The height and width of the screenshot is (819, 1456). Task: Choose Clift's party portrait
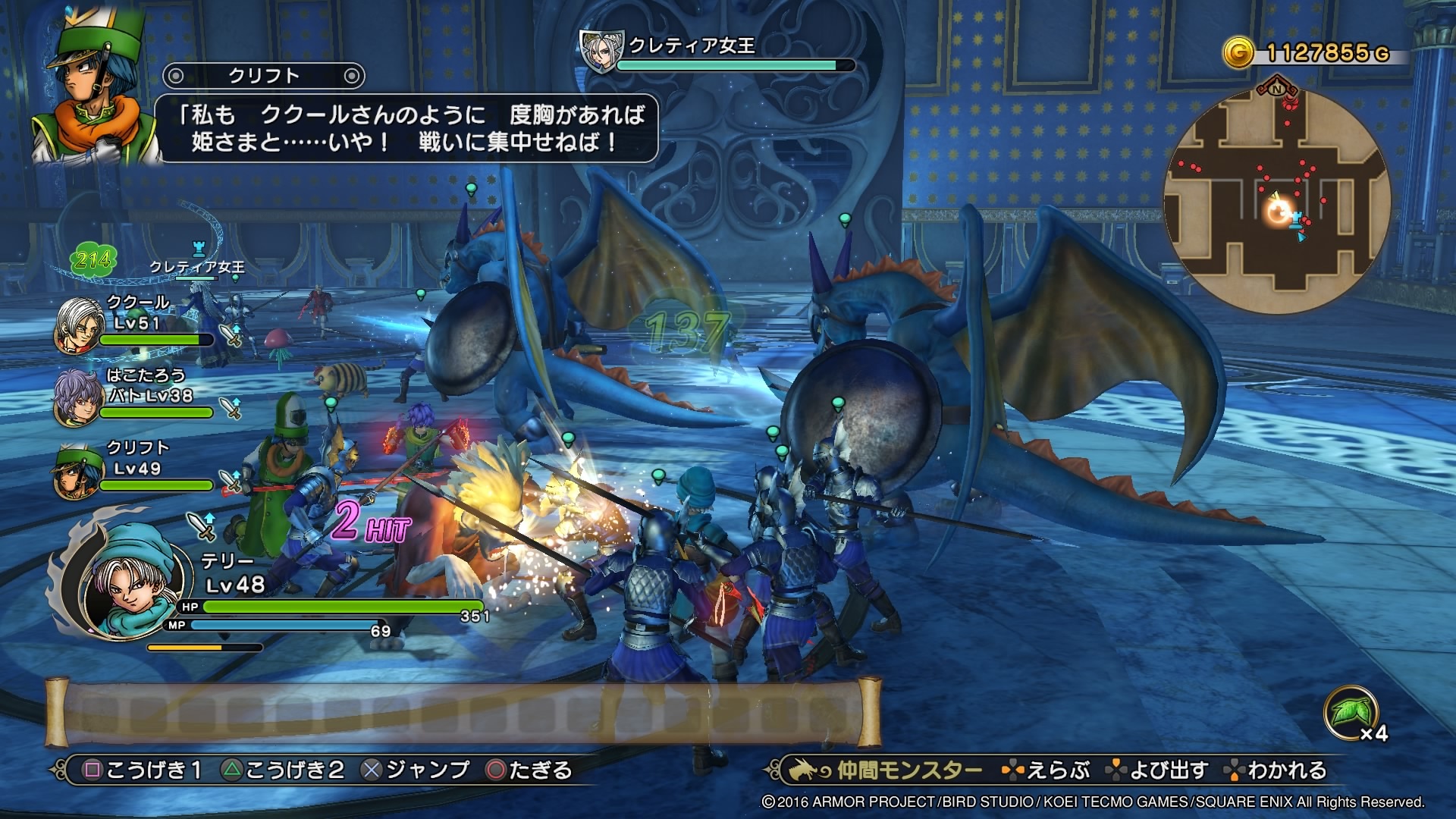(x=77, y=470)
